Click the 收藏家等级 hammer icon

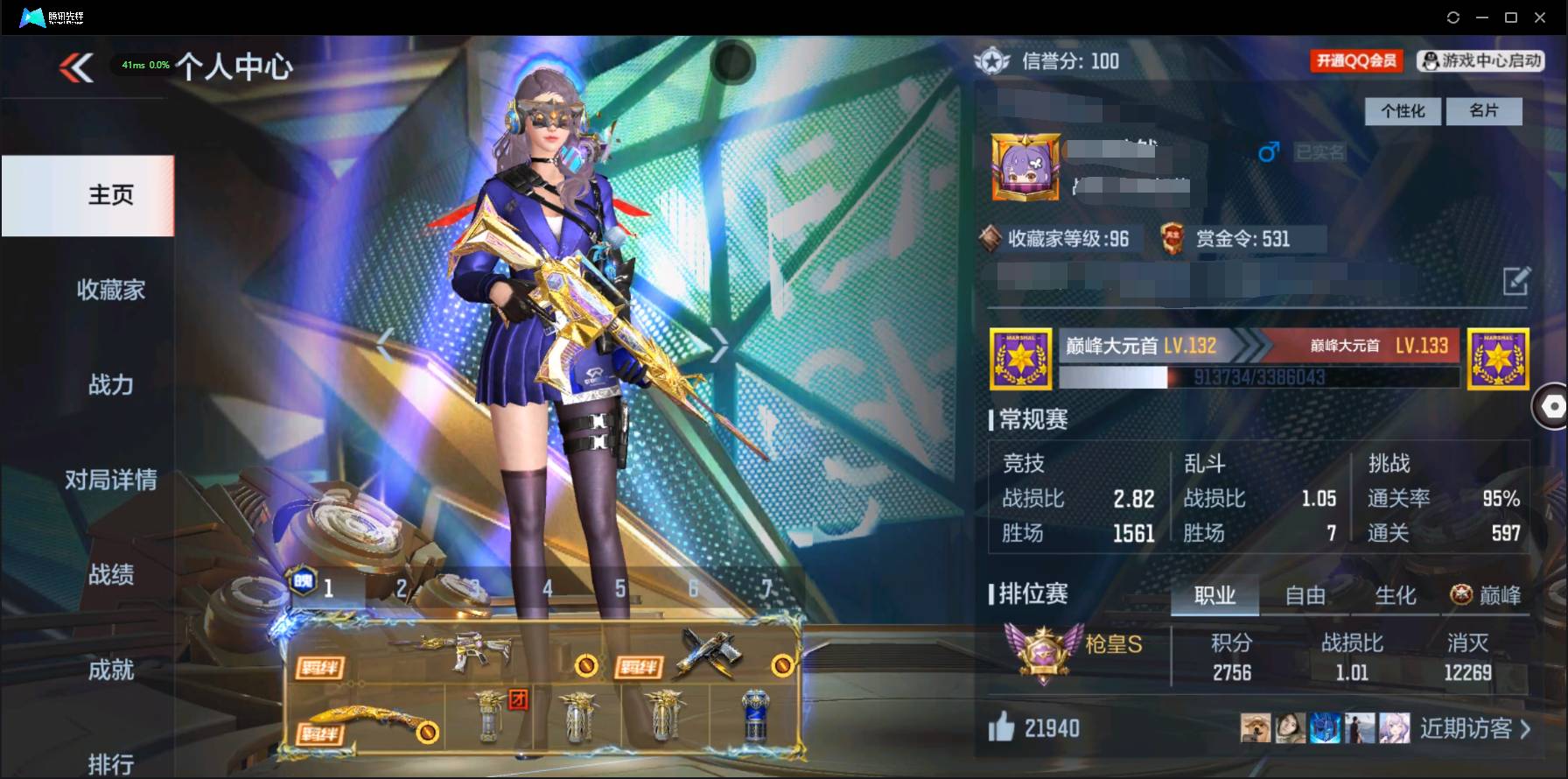tap(993, 239)
